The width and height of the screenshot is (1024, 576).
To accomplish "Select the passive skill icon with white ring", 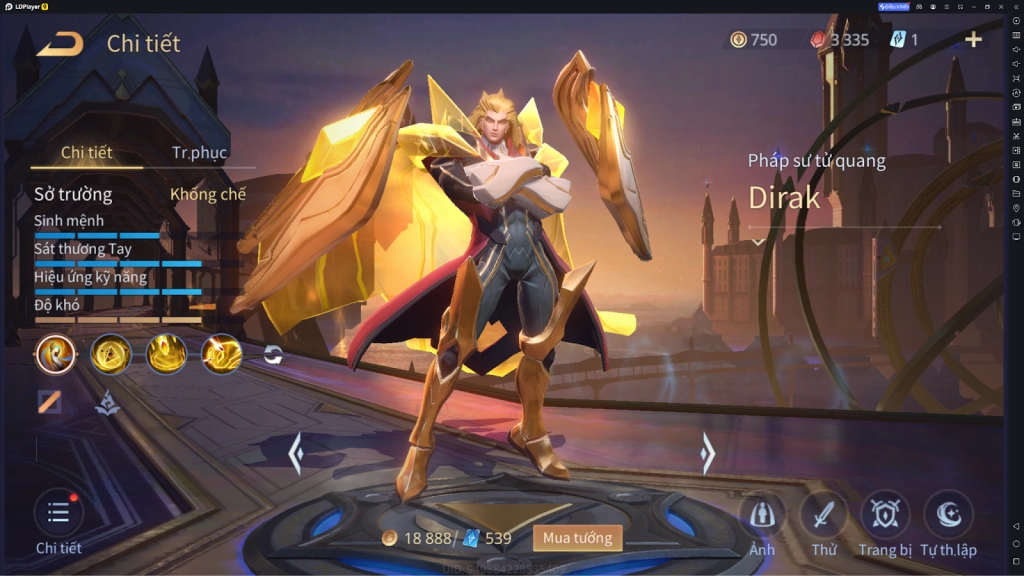I will point(56,354).
